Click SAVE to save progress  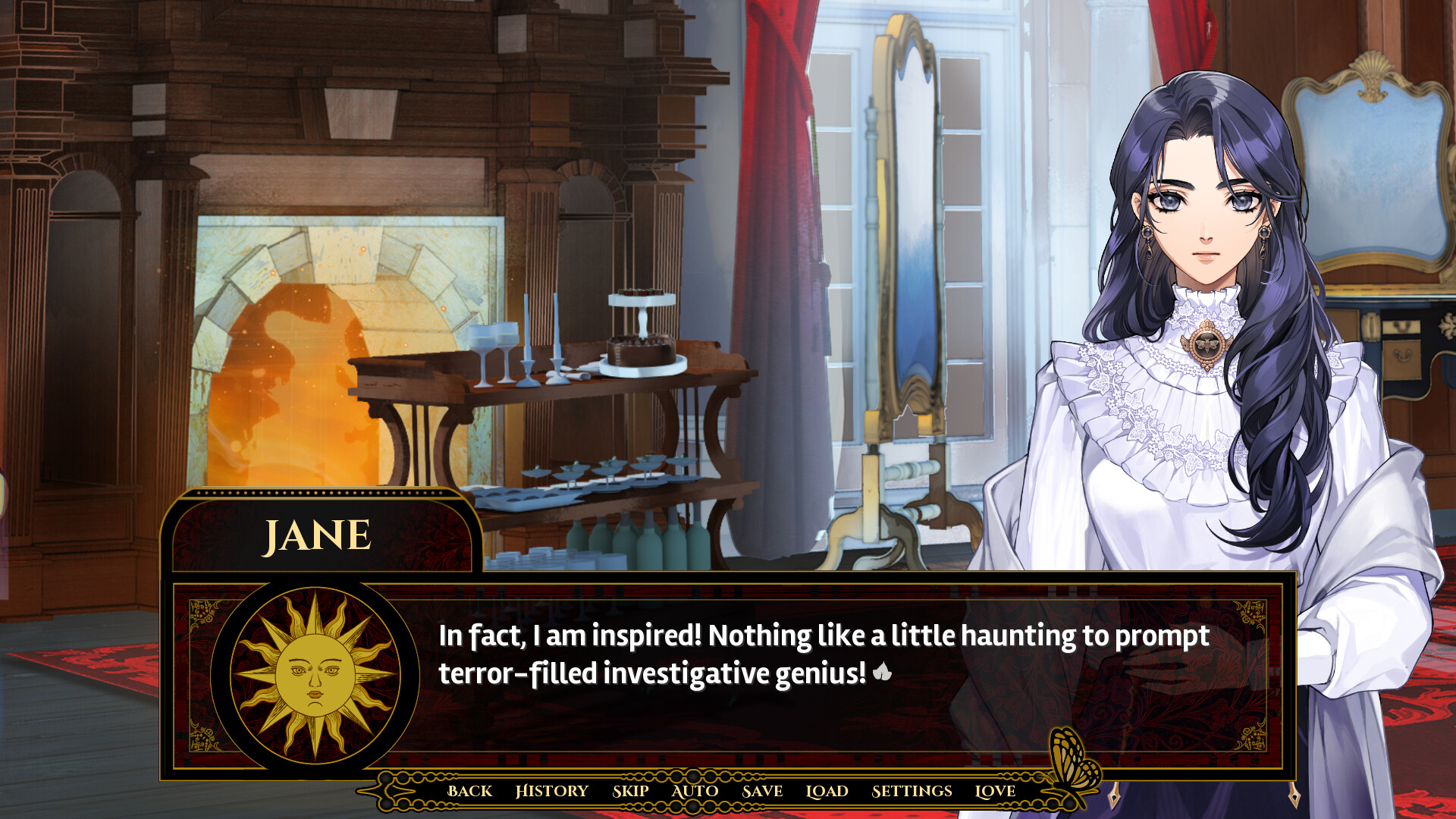(x=761, y=791)
